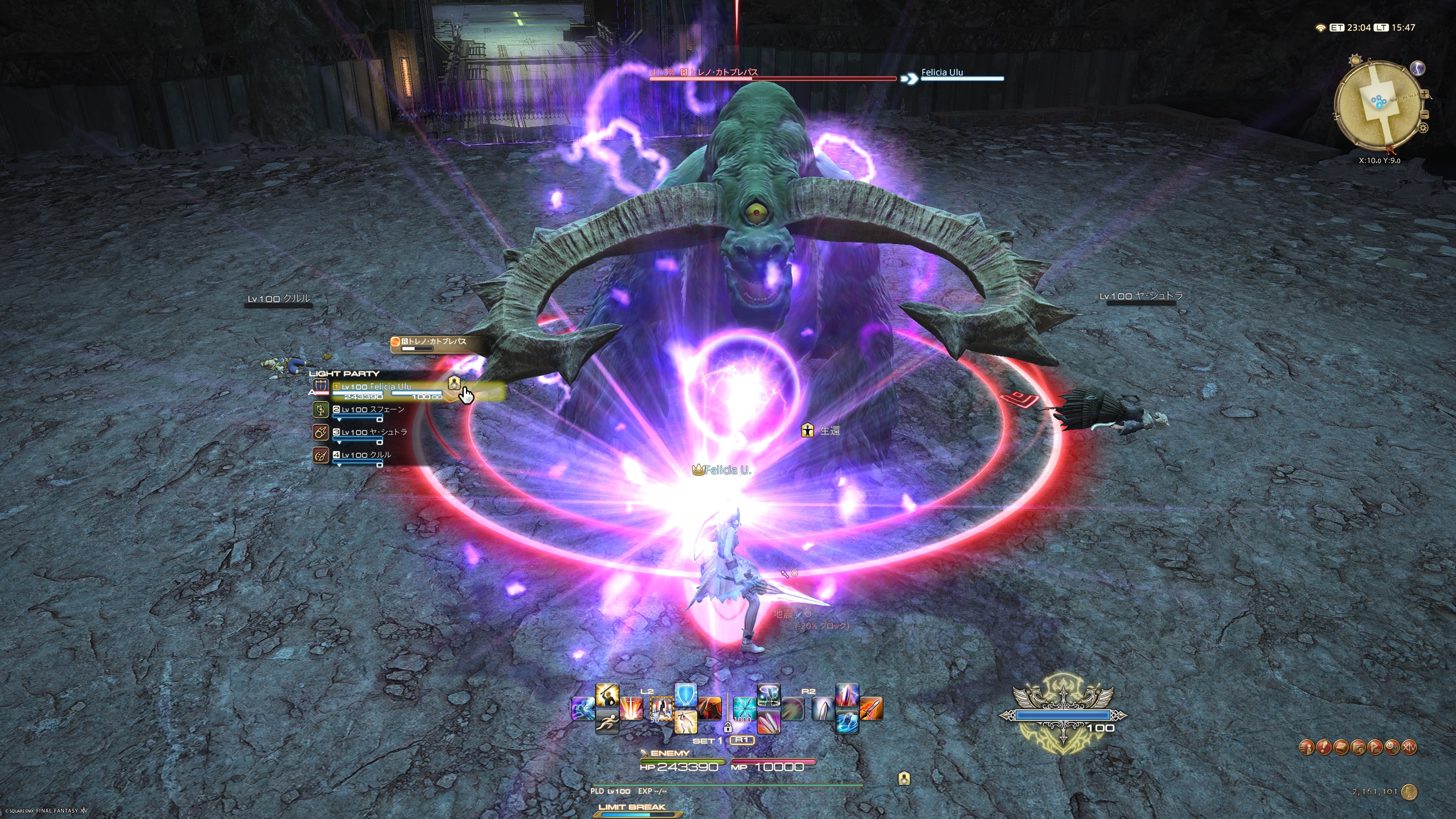The image size is (1456, 819).
Task: Open the System menu XIV icon
Action: [x=1410, y=747]
